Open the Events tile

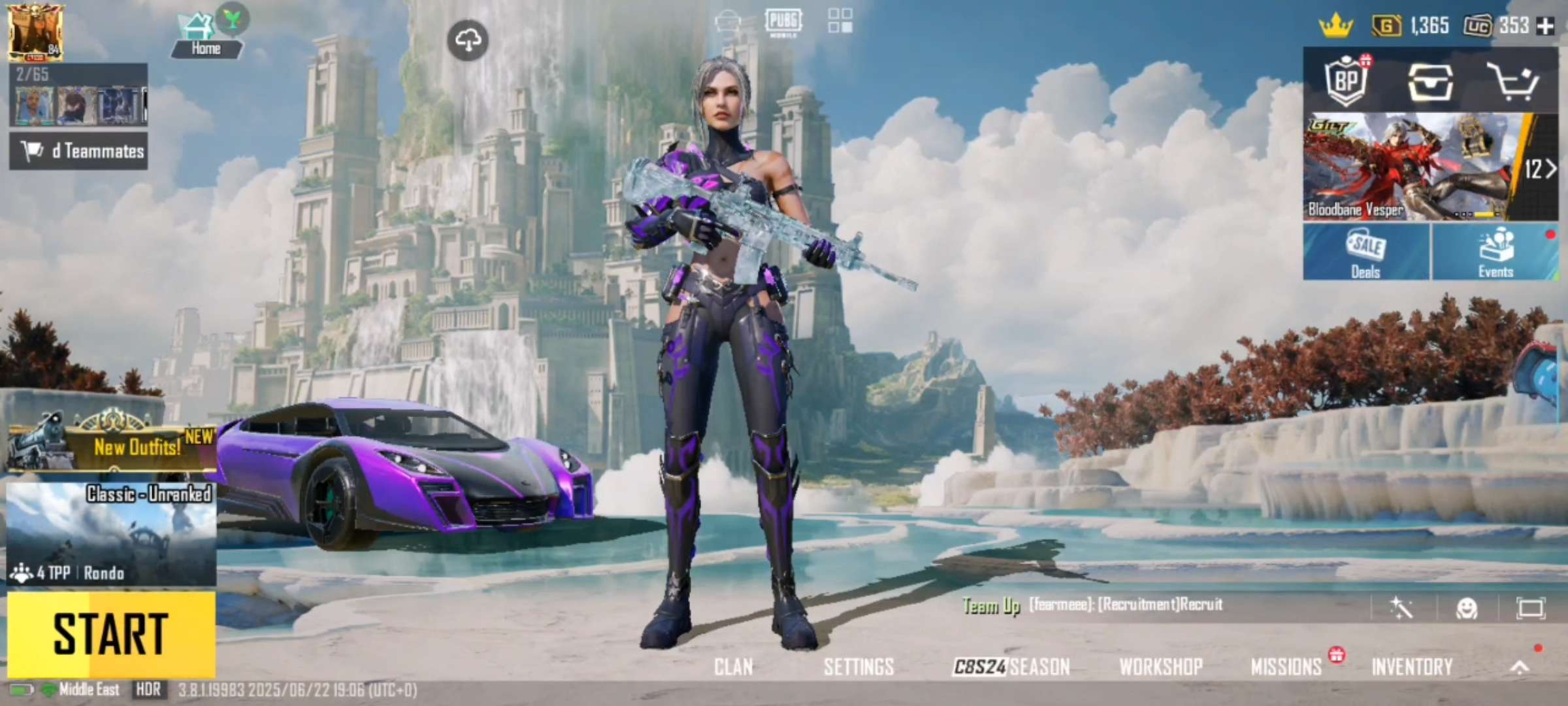(x=1495, y=252)
